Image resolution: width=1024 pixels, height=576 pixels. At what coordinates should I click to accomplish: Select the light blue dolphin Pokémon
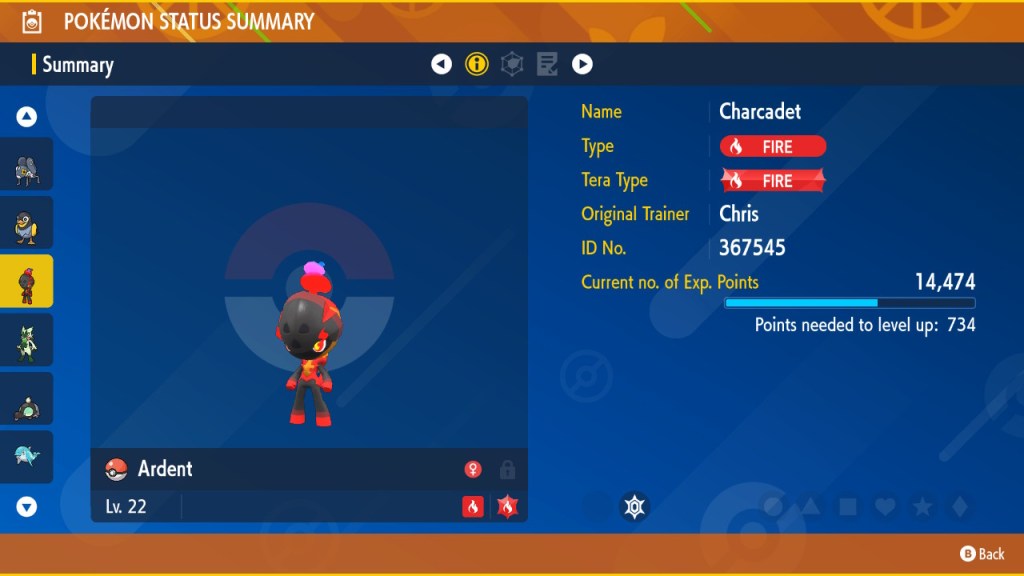click(x=27, y=457)
